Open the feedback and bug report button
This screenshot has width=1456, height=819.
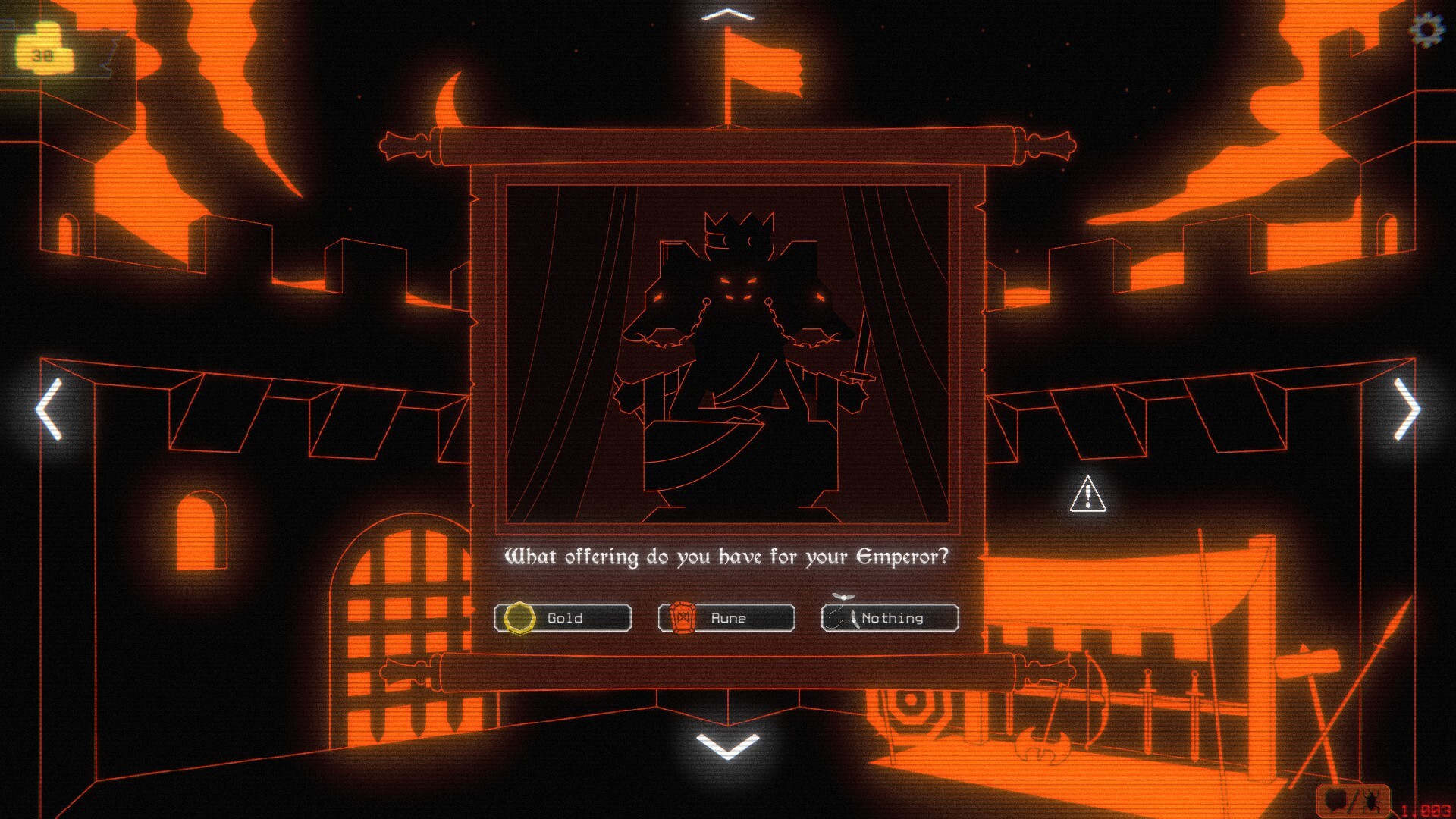(1353, 800)
